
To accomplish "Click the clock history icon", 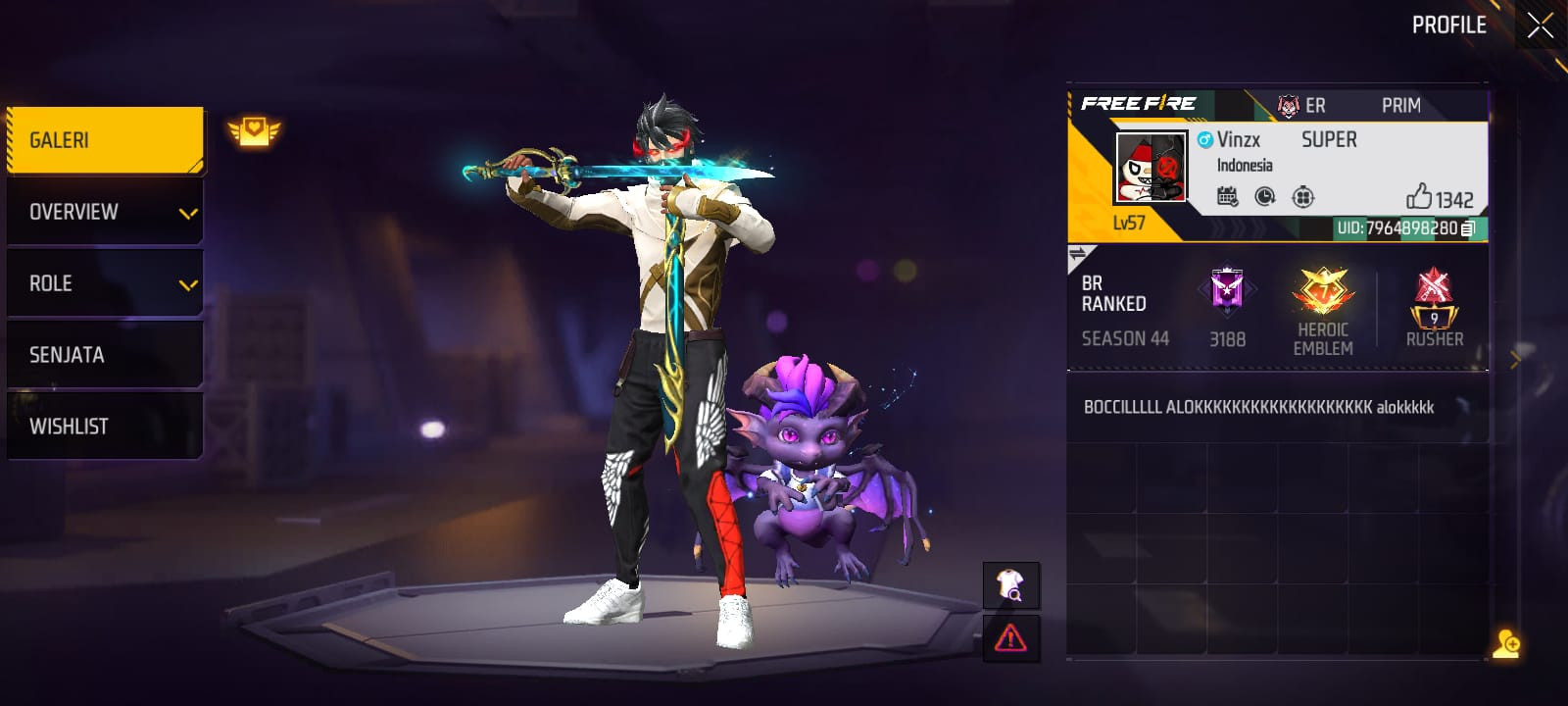I will point(1265,197).
